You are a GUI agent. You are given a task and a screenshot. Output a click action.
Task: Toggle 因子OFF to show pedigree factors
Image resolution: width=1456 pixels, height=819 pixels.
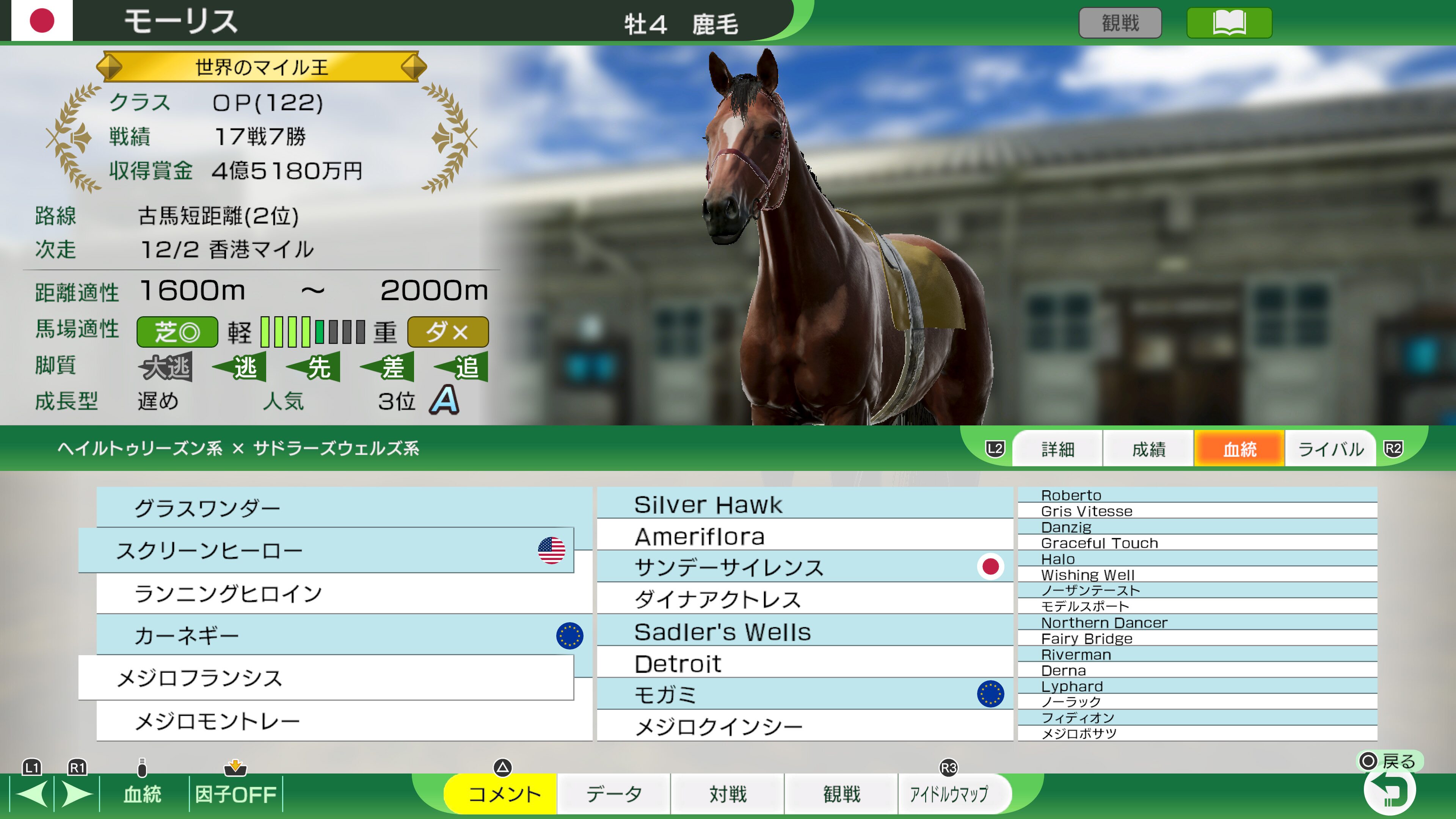pyautogui.click(x=236, y=794)
